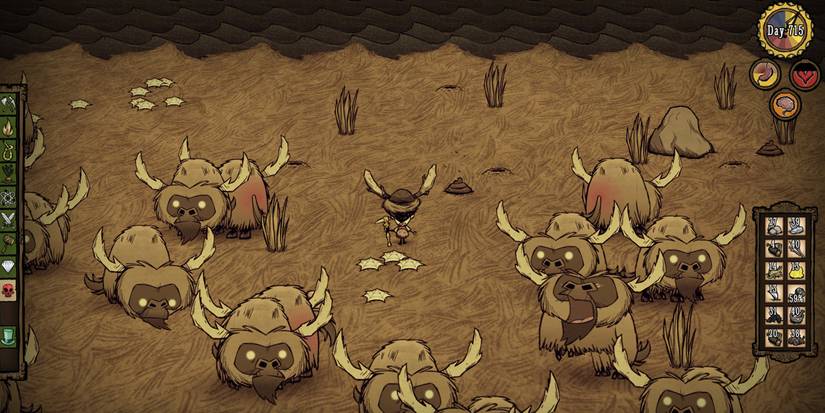Switch to the Refine tab with white diamond
This screenshot has width=825, height=413.
coord(8,266)
